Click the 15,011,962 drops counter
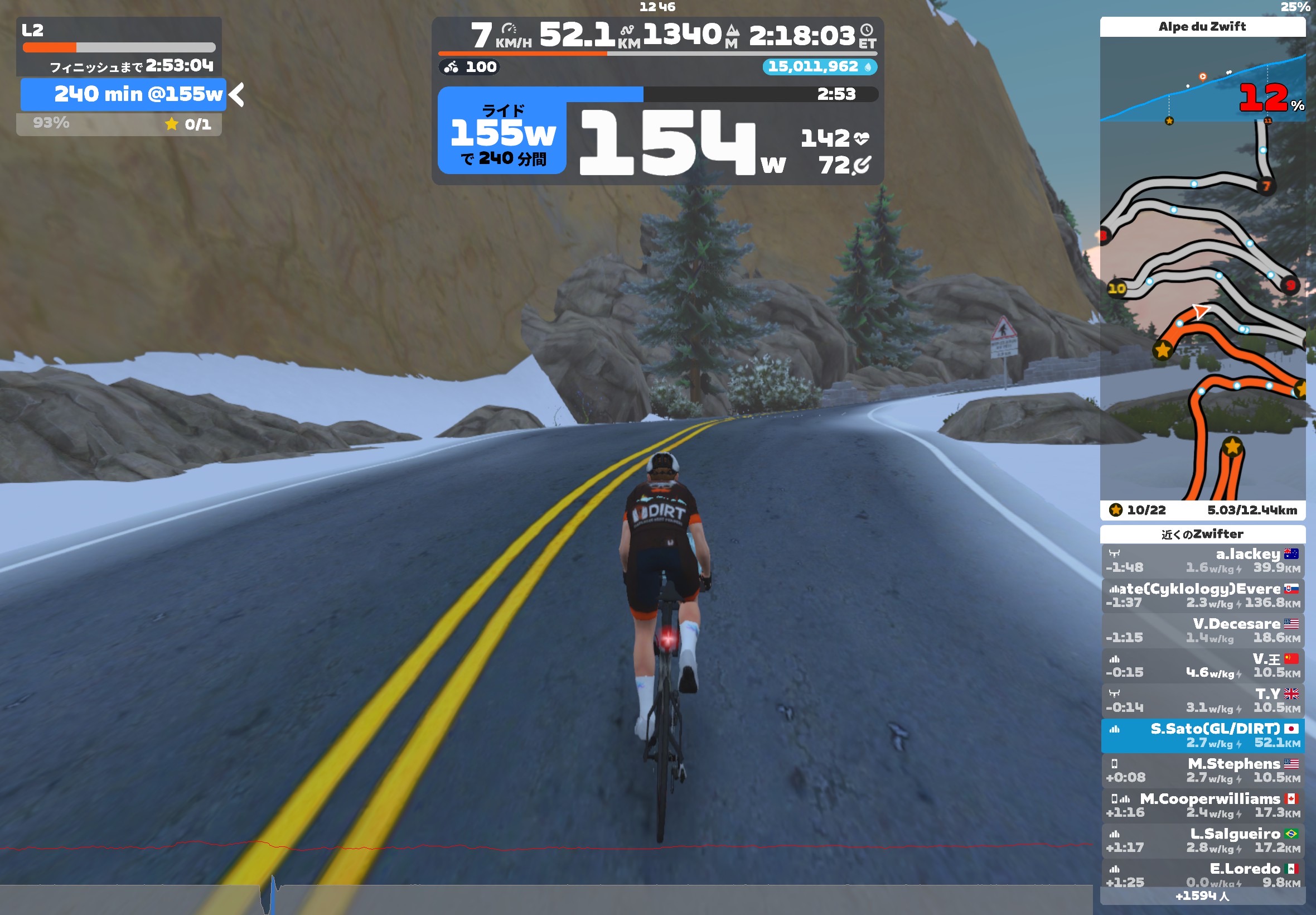 click(819, 67)
